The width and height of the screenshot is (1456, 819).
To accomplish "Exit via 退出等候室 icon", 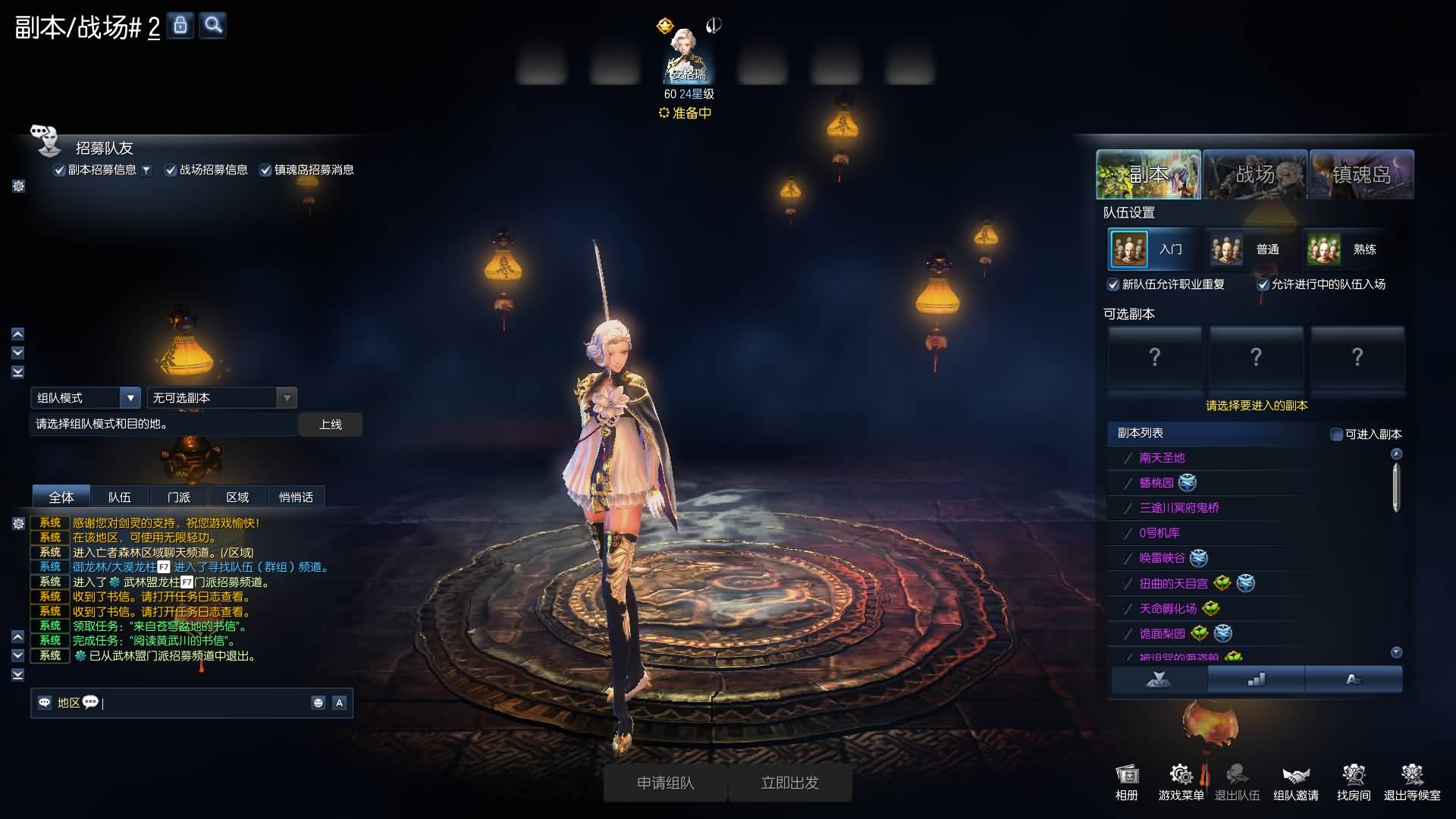I will click(1411, 782).
